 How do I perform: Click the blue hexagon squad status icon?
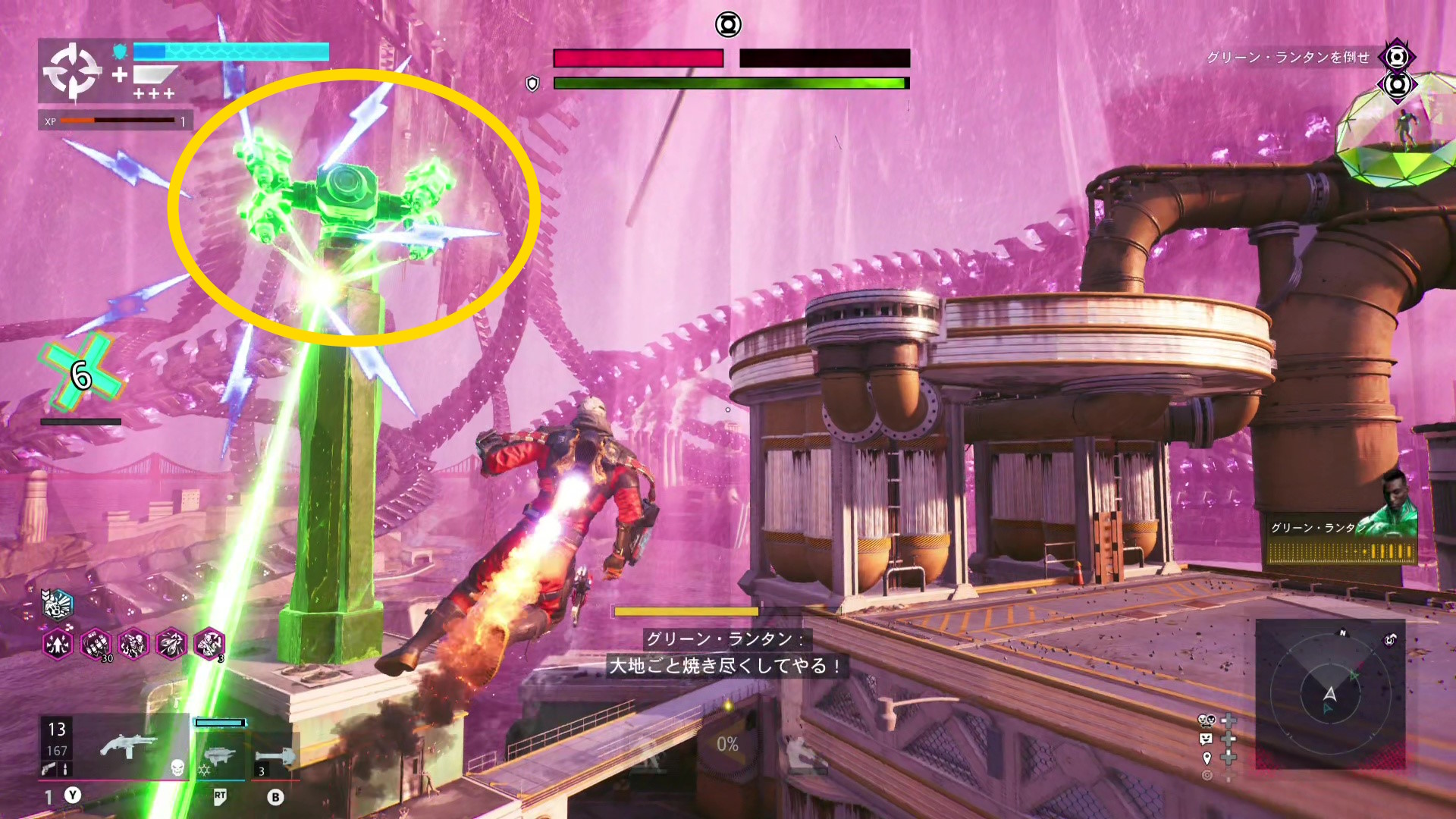(x=58, y=604)
